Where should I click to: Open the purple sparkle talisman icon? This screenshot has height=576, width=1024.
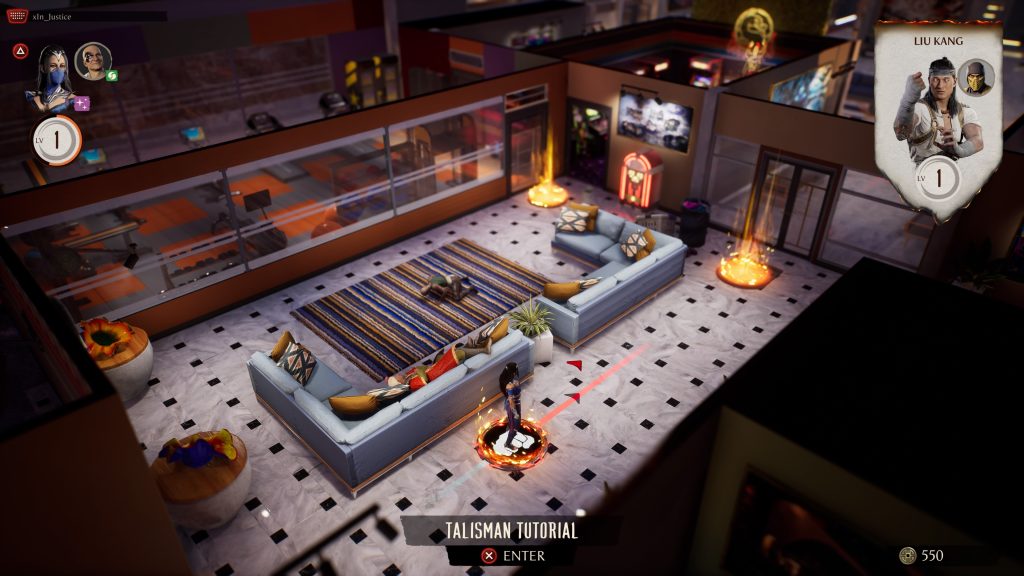82,103
